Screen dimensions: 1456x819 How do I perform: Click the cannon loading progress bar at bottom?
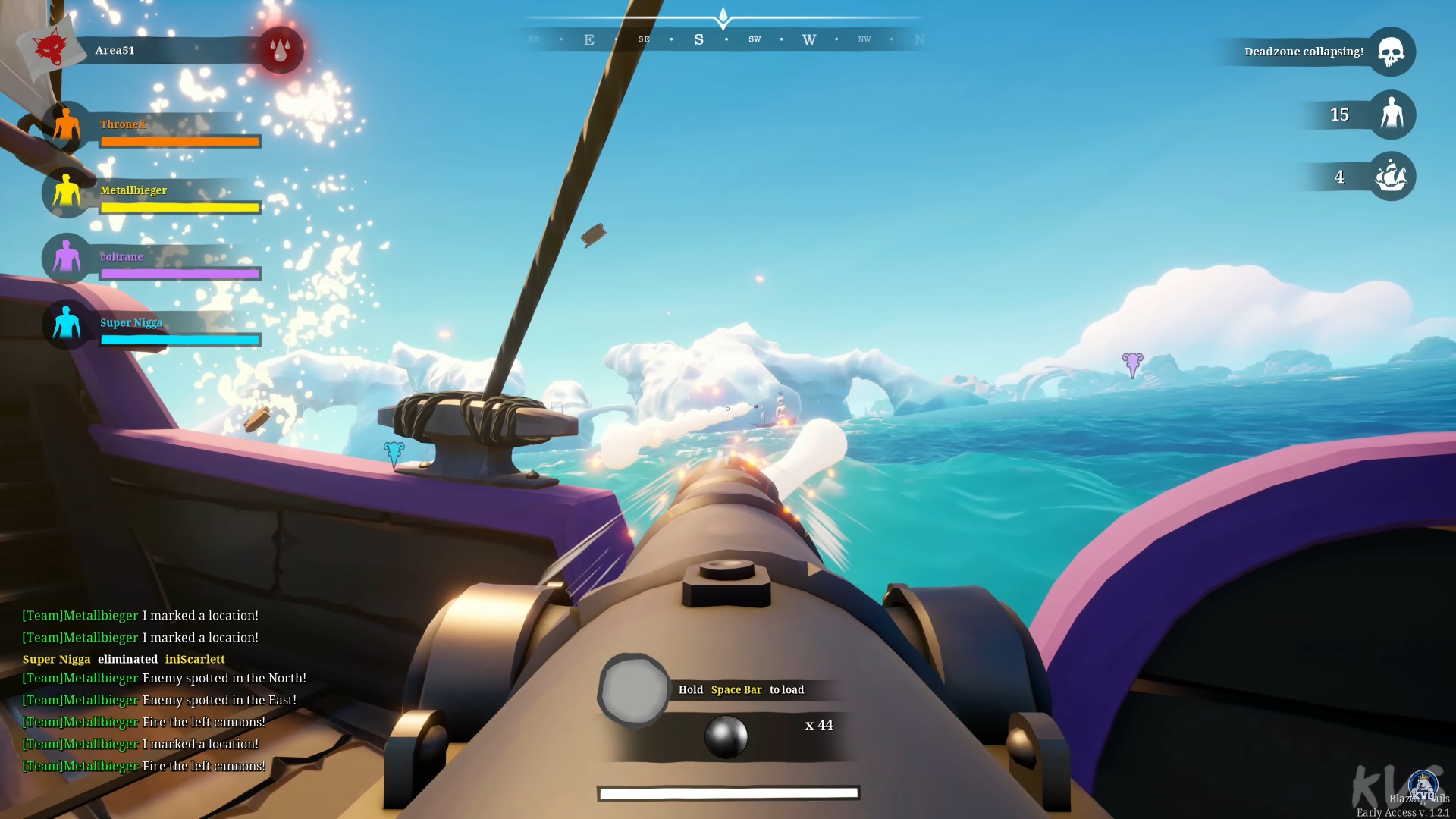(727, 793)
